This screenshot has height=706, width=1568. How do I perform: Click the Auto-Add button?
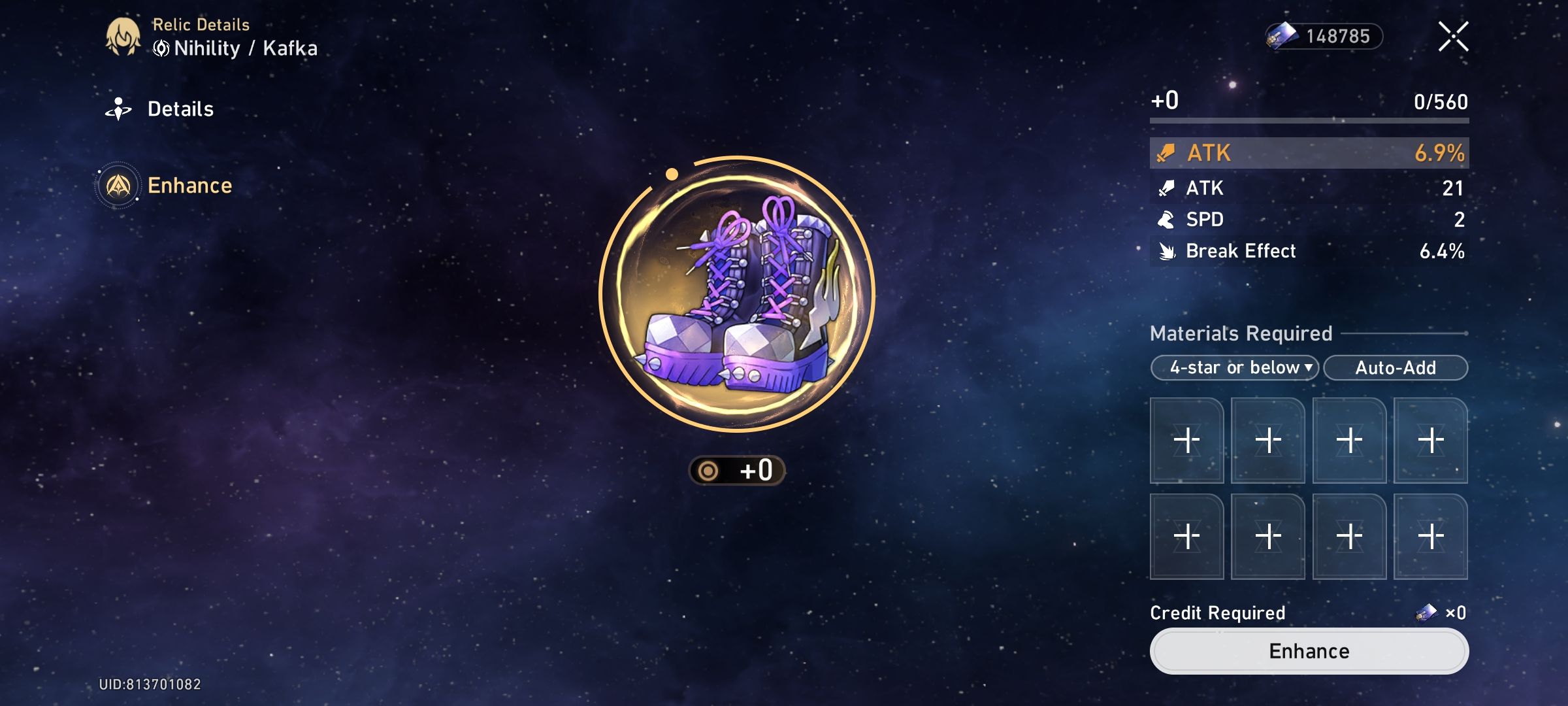(x=1396, y=367)
